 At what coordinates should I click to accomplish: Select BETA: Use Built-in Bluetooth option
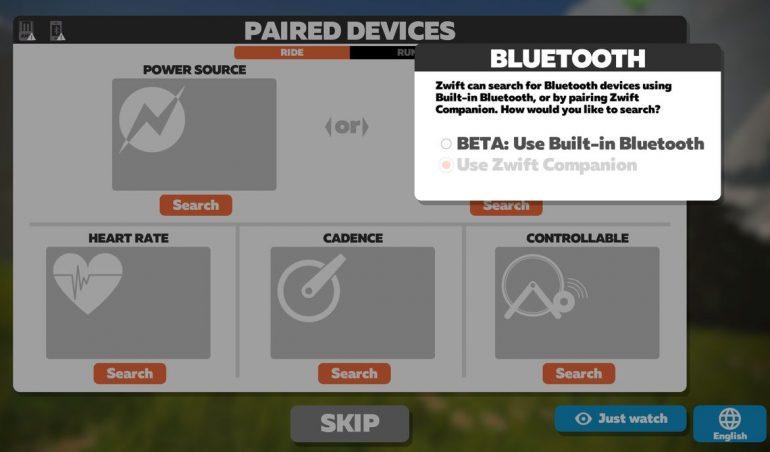446,144
